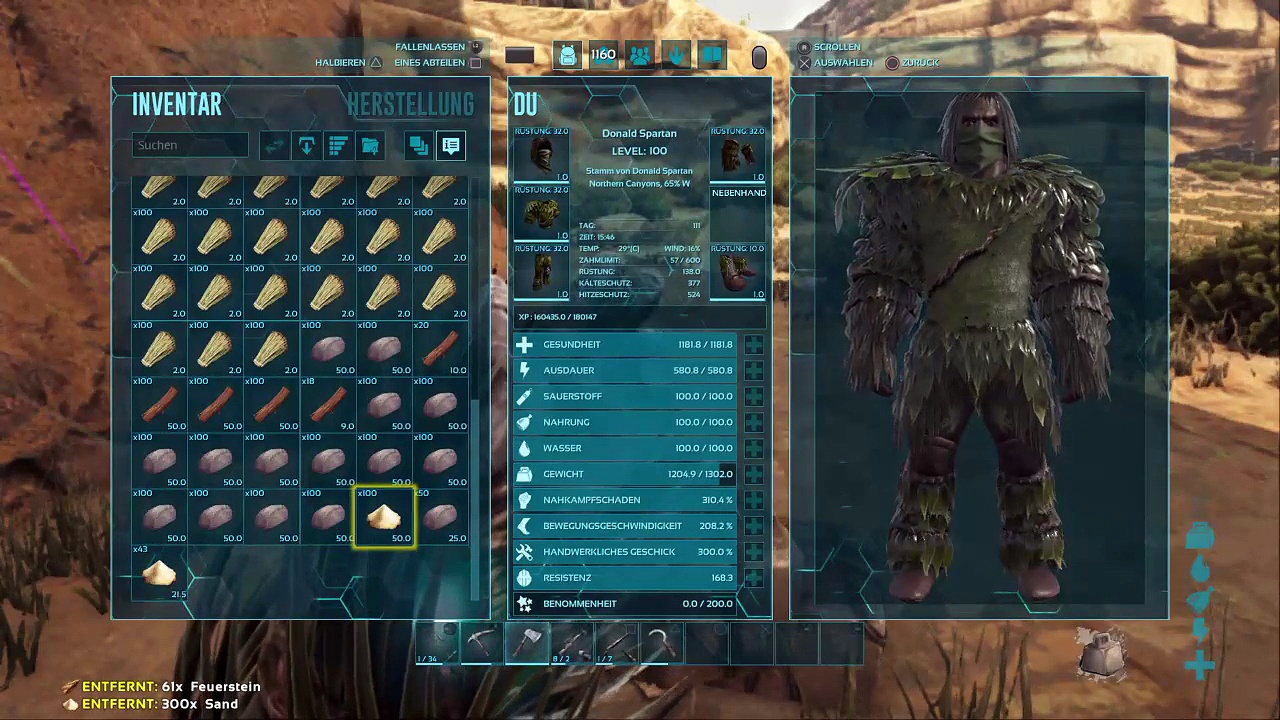Select the equipped ghillie mask helmet slot
This screenshot has height=720, width=1280.
[541, 155]
